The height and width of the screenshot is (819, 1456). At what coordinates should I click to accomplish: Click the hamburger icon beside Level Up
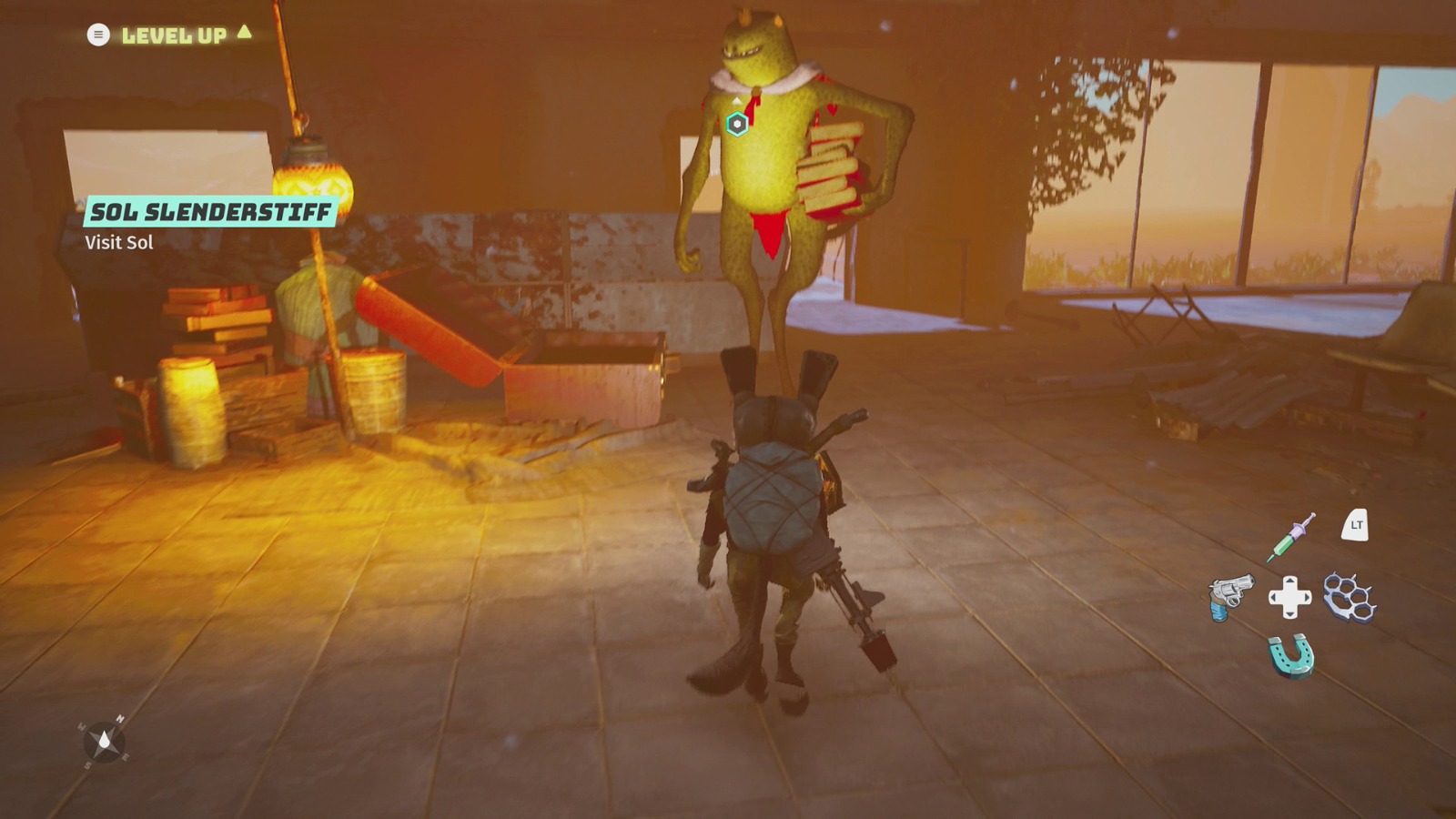[96, 35]
